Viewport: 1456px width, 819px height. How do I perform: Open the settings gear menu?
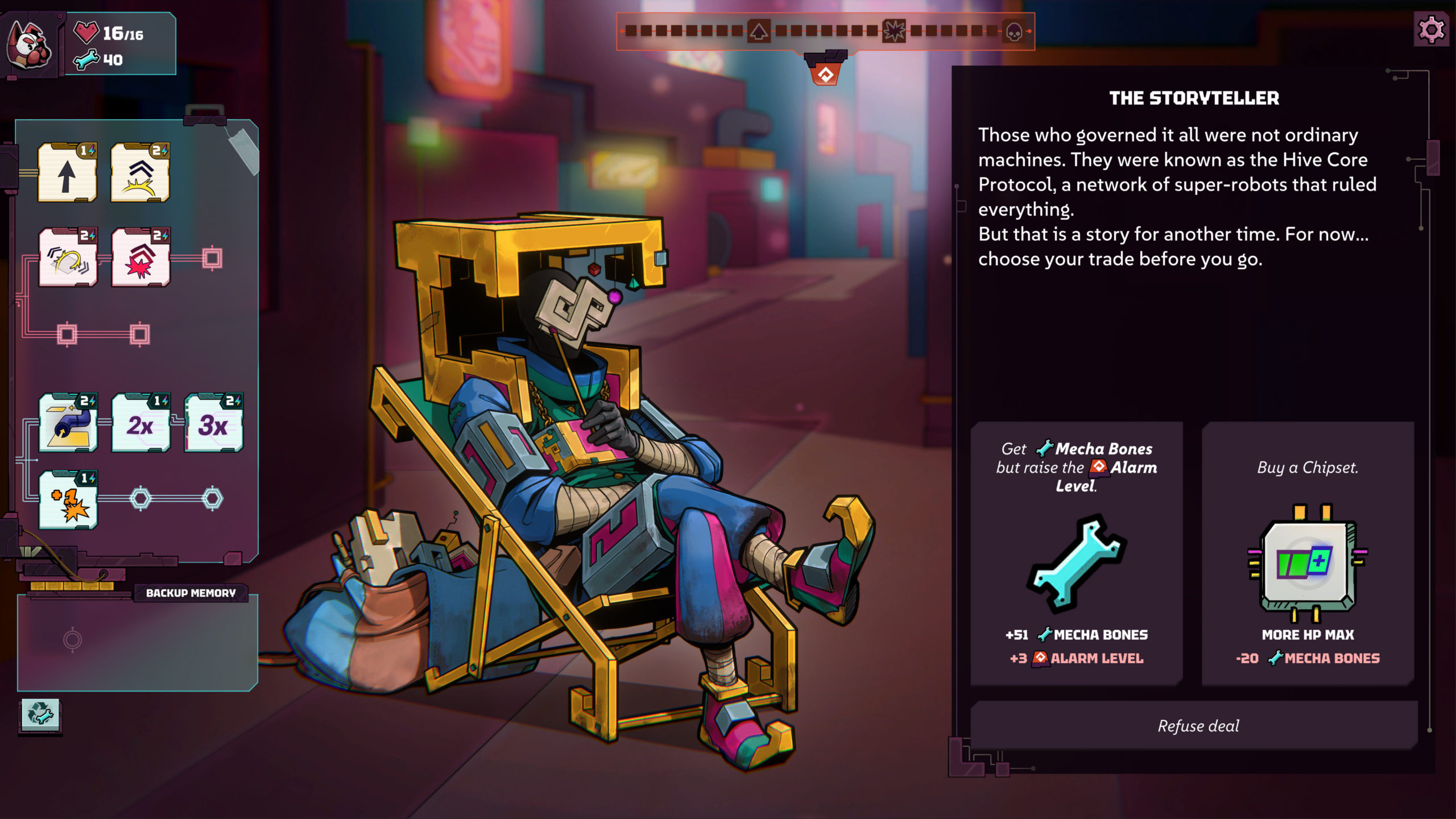(1431, 30)
